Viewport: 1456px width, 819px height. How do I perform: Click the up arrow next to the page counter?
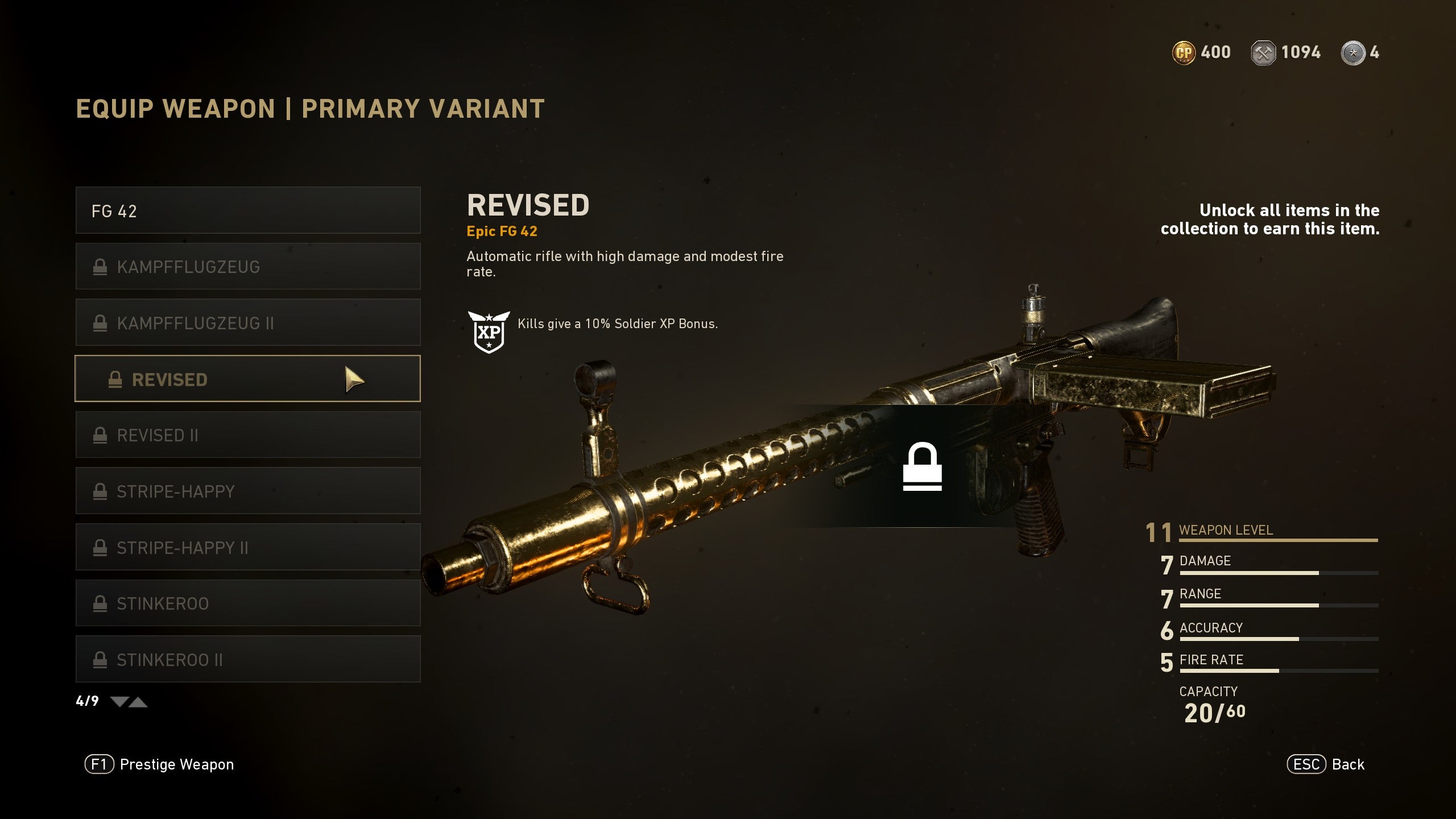tap(138, 702)
